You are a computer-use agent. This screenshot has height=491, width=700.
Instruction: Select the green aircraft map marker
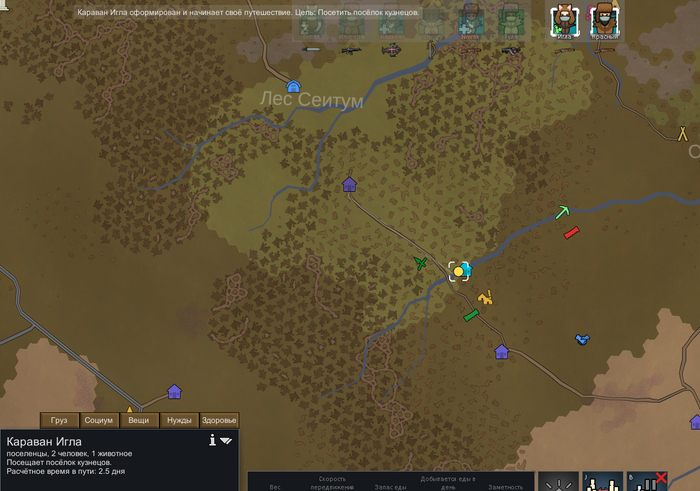point(421,263)
